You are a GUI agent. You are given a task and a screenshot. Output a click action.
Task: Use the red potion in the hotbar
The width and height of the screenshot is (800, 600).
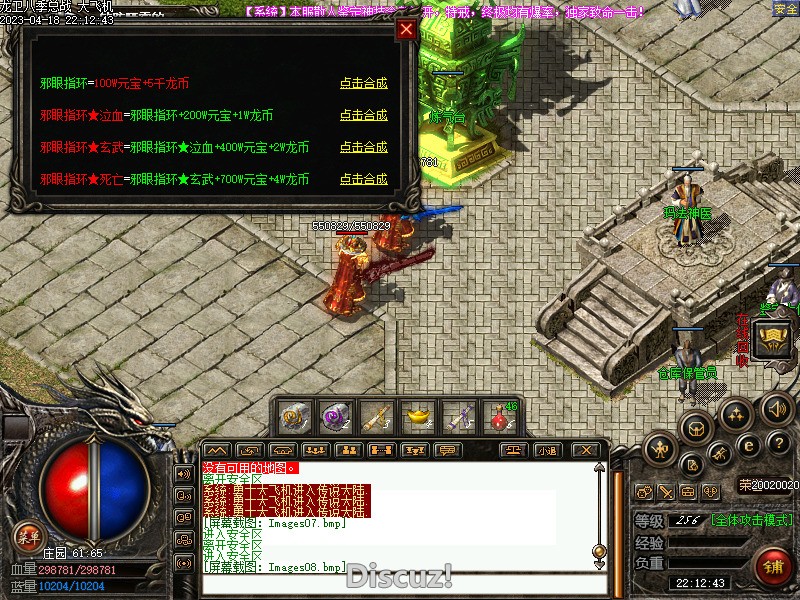(x=498, y=415)
